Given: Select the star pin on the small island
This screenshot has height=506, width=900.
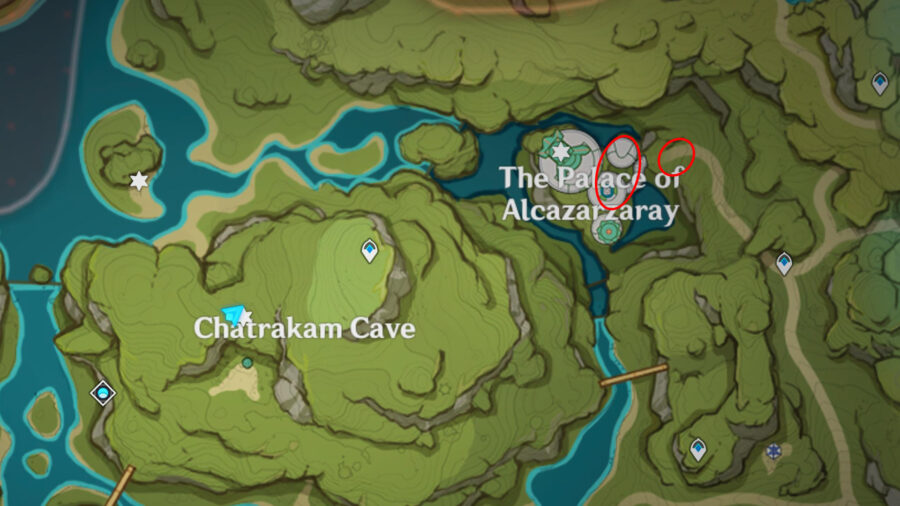Looking at the screenshot, I should click(138, 181).
